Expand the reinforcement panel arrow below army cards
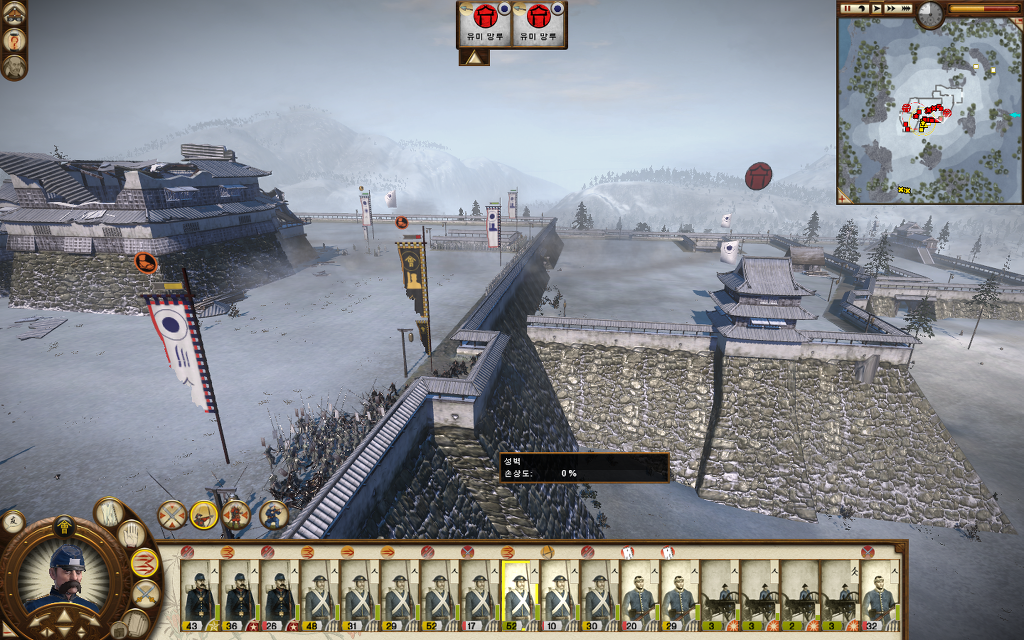 coord(474,58)
